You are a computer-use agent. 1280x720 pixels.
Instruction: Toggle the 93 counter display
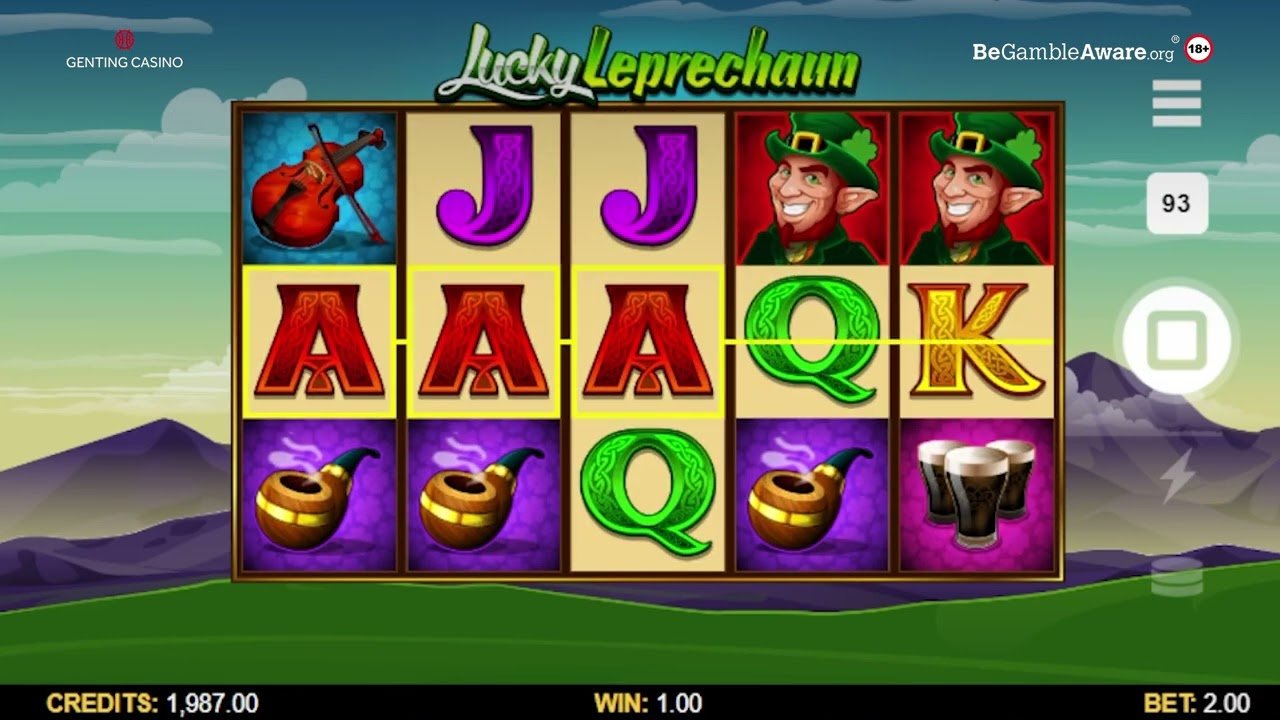pyautogui.click(x=1177, y=203)
